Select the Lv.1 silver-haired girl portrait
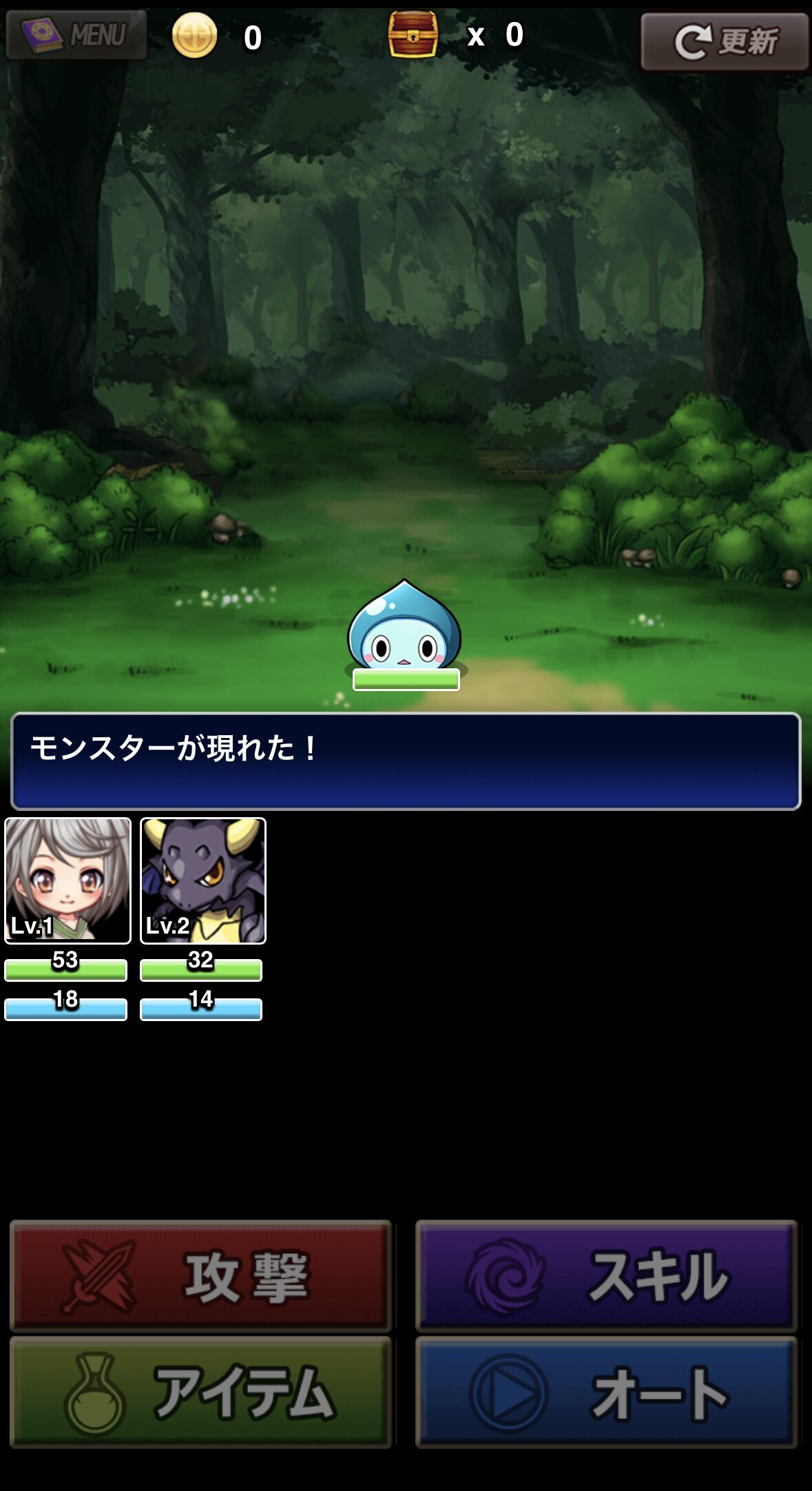Image resolution: width=812 pixels, height=1491 pixels. click(x=67, y=880)
